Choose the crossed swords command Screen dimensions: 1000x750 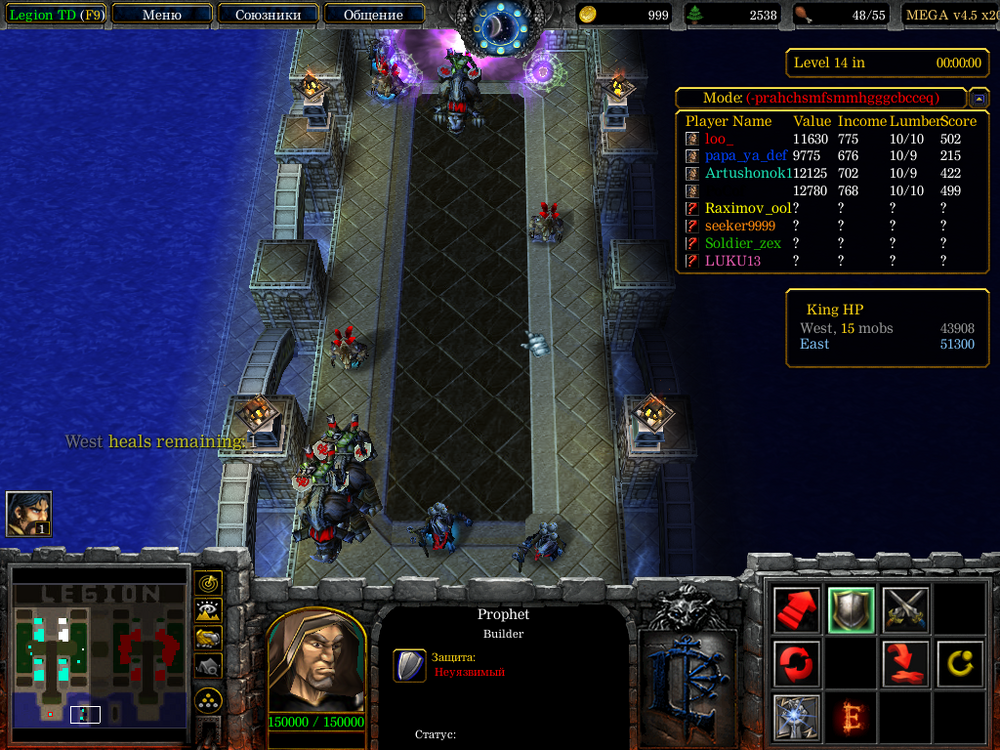coord(905,609)
